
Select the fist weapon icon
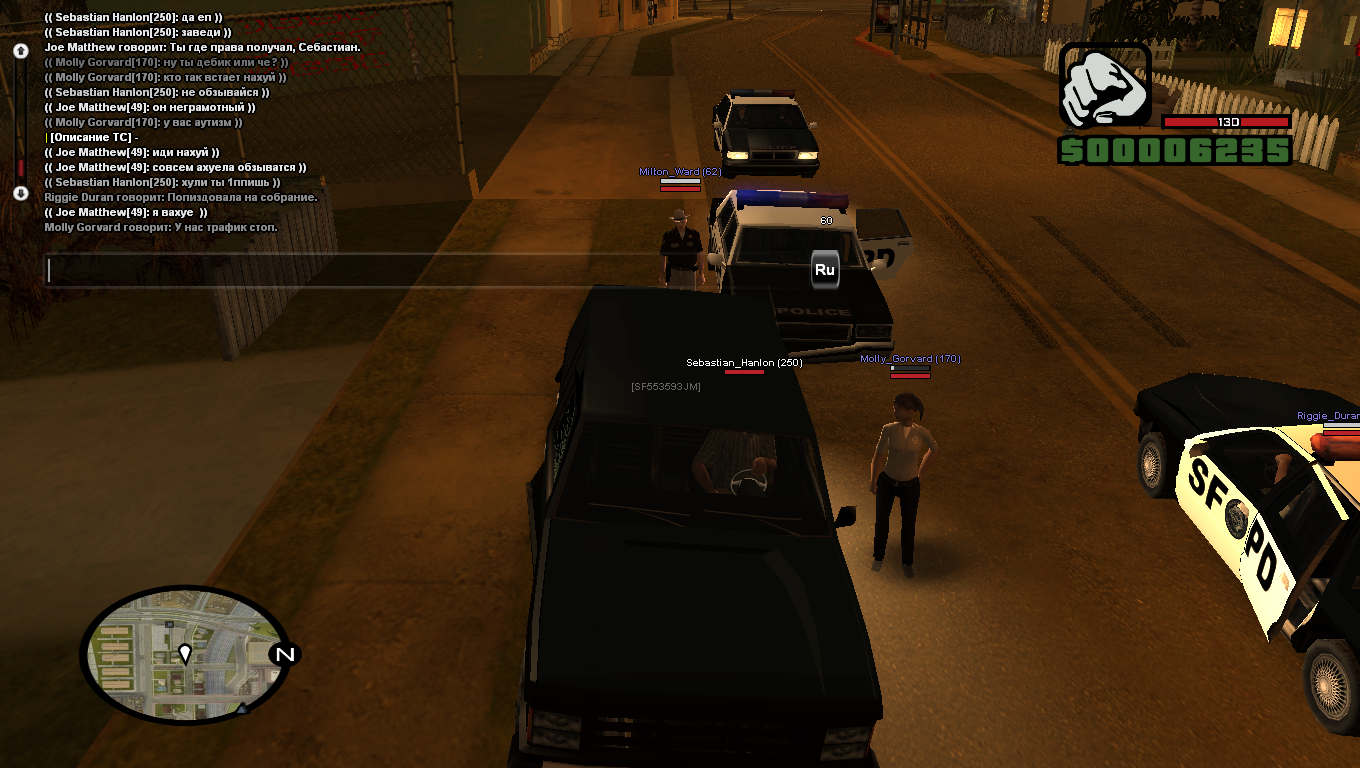[x=1105, y=85]
